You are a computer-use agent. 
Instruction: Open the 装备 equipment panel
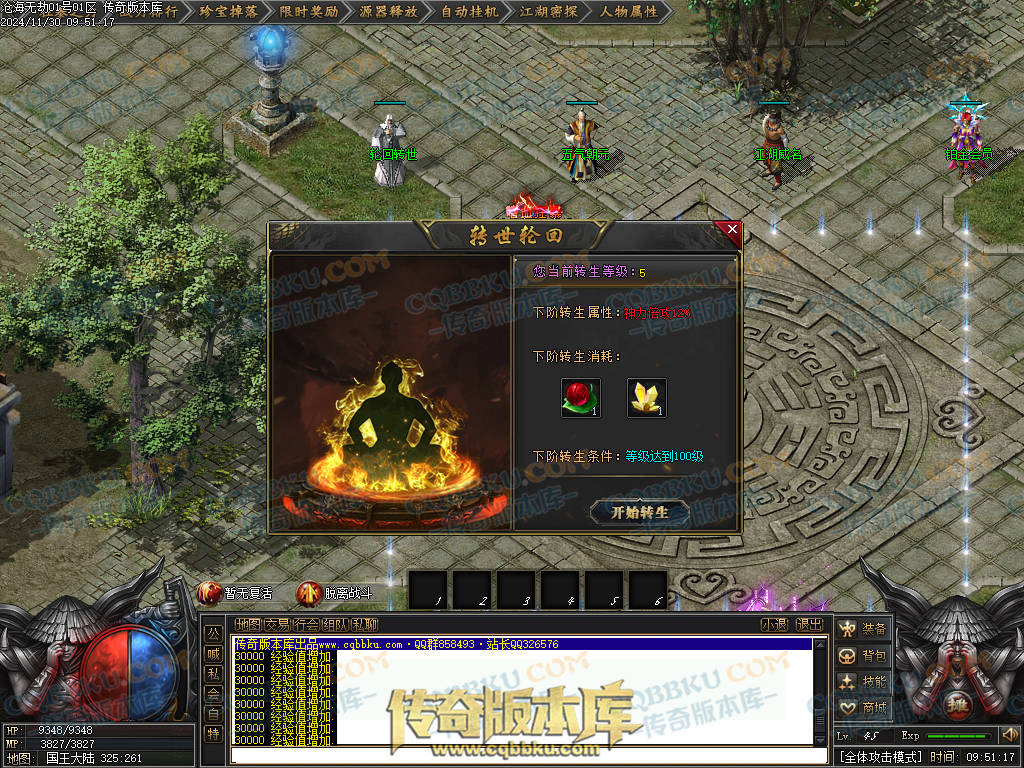click(863, 629)
